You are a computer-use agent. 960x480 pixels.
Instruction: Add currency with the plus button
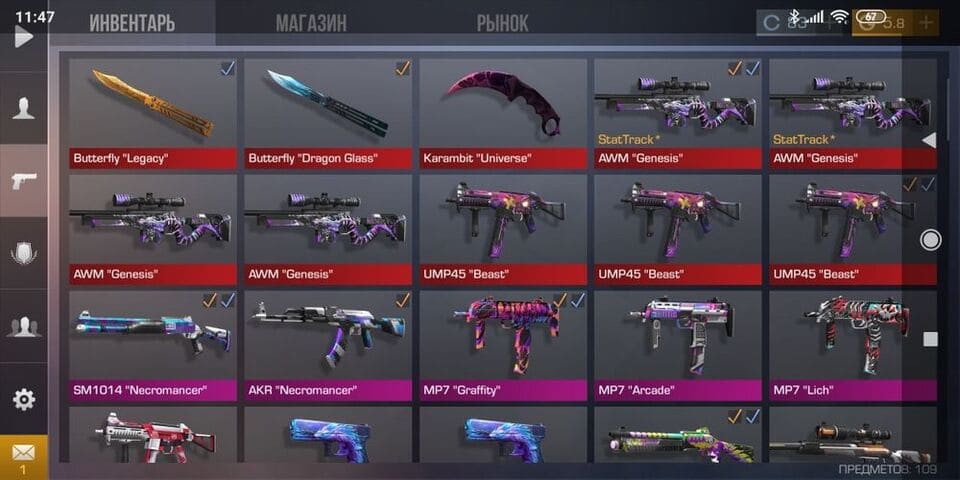coord(926,22)
